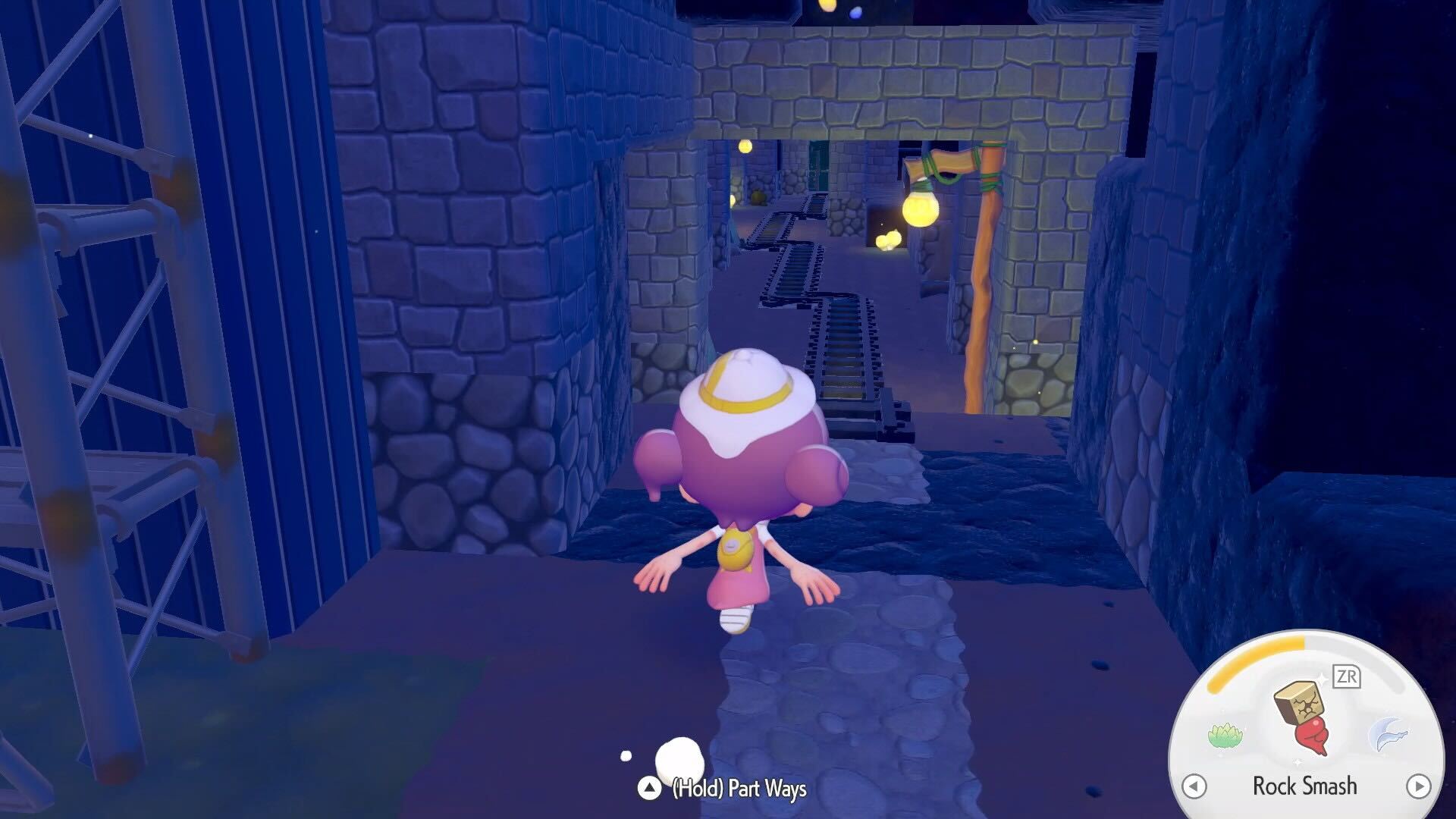1456x819 pixels.
Task: Click the white sparkle on the move wheel
Action: (x=1323, y=677)
